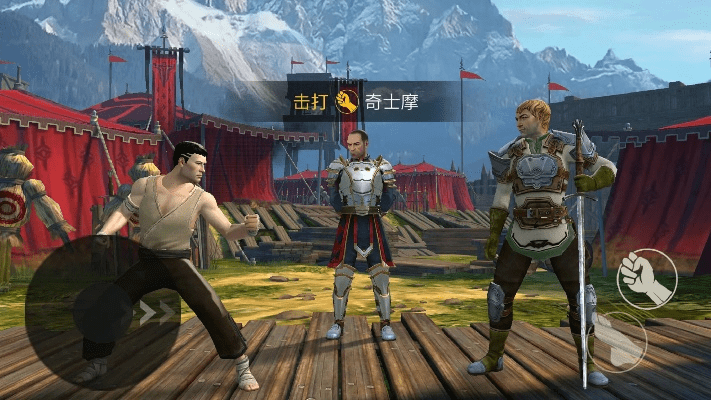Tap the movement joystick's dark center knob

point(102,313)
